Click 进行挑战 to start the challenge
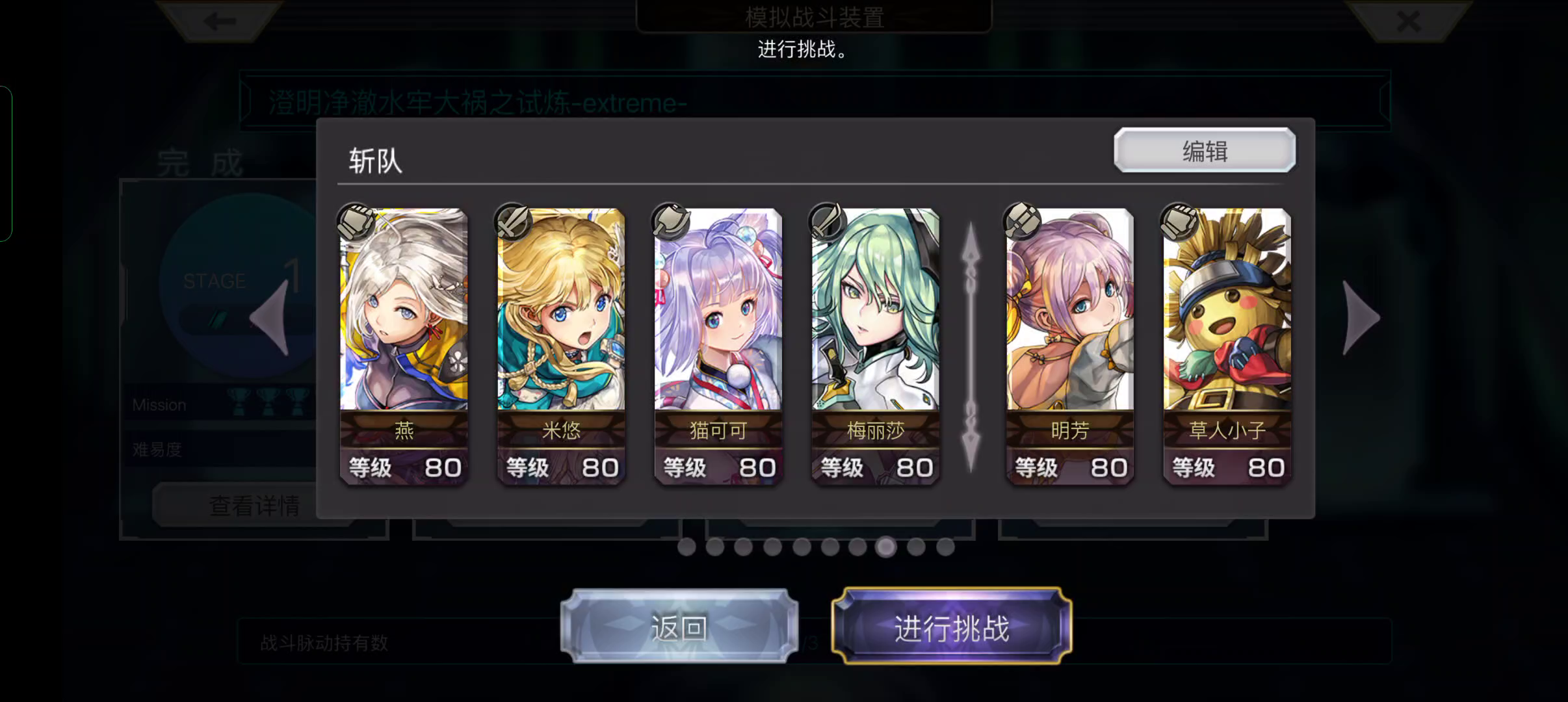The width and height of the screenshot is (1568, 702). coord(952,629)
